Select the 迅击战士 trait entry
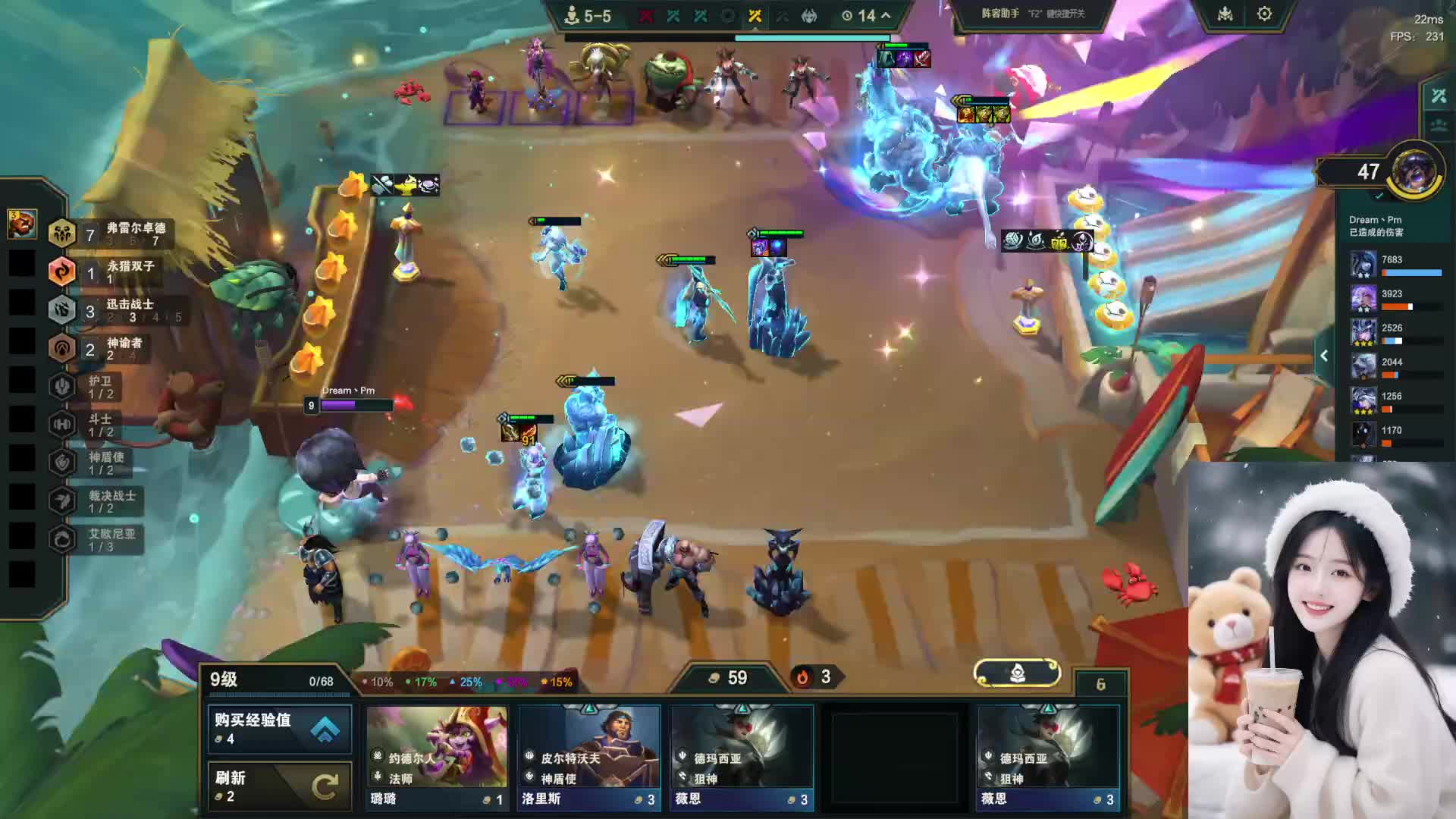The width and height of the screenshot is (1456, 819). 110,310
